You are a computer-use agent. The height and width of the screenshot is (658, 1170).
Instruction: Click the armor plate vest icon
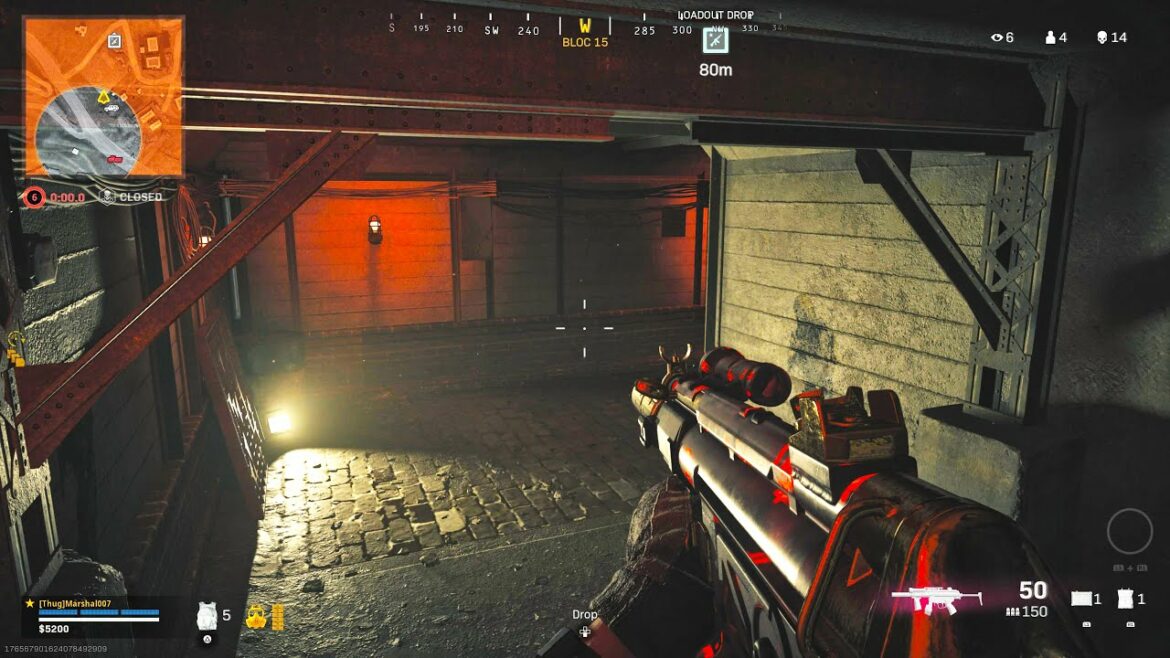207,615
